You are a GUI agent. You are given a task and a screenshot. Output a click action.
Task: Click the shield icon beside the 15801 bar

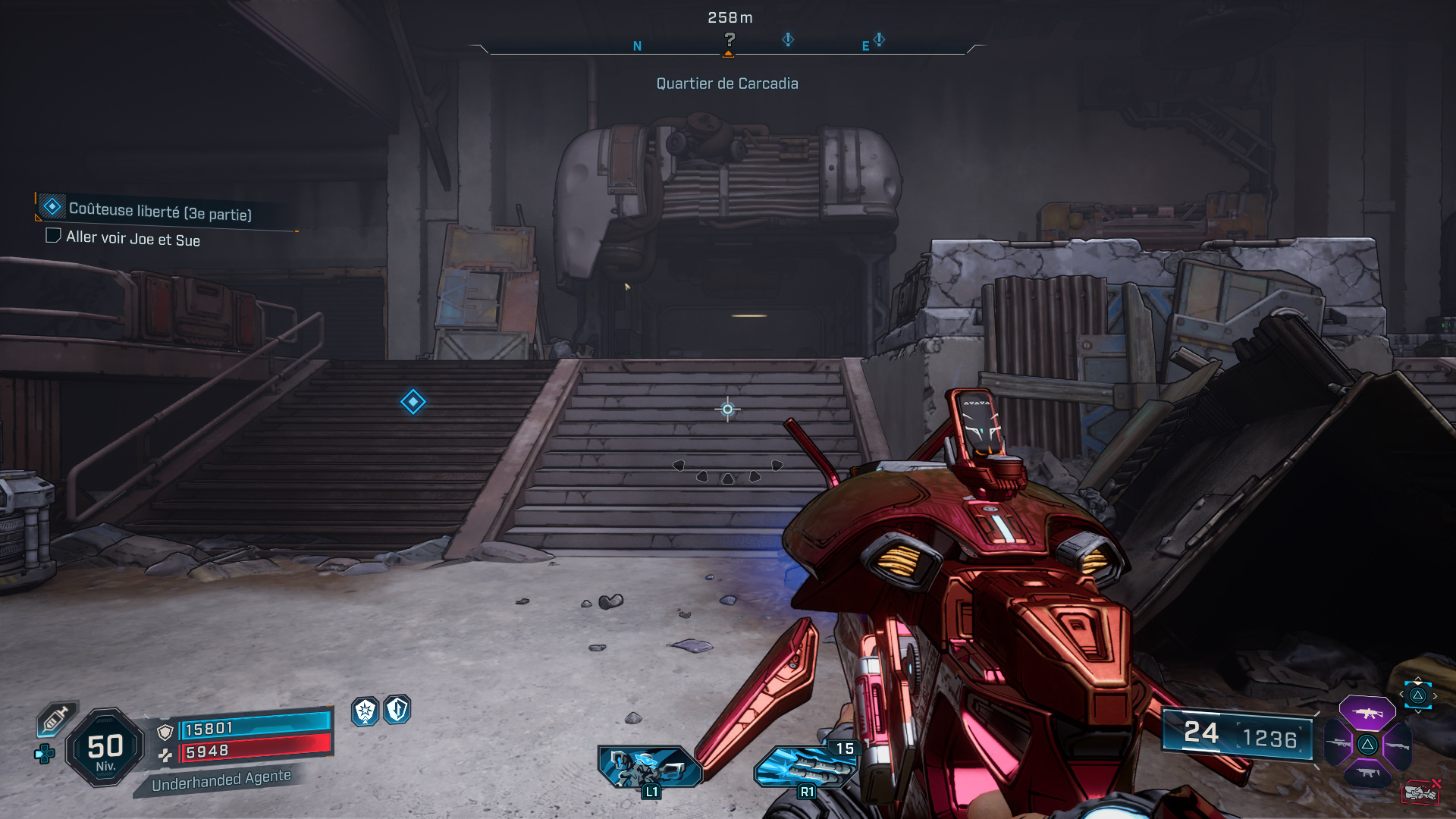[x=165, y=731]
